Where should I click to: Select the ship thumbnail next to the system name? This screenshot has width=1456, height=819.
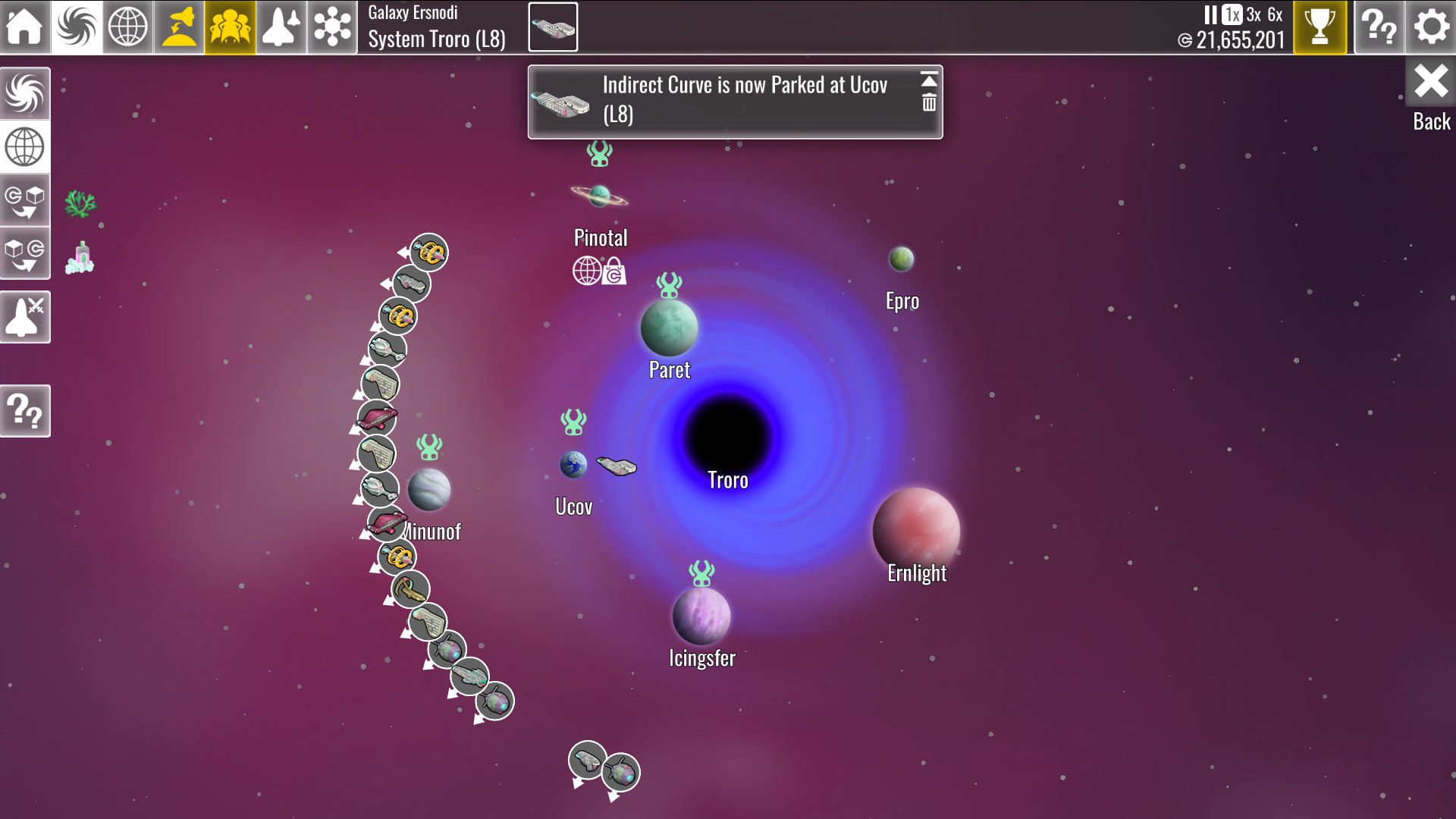(x=553, y=27)
